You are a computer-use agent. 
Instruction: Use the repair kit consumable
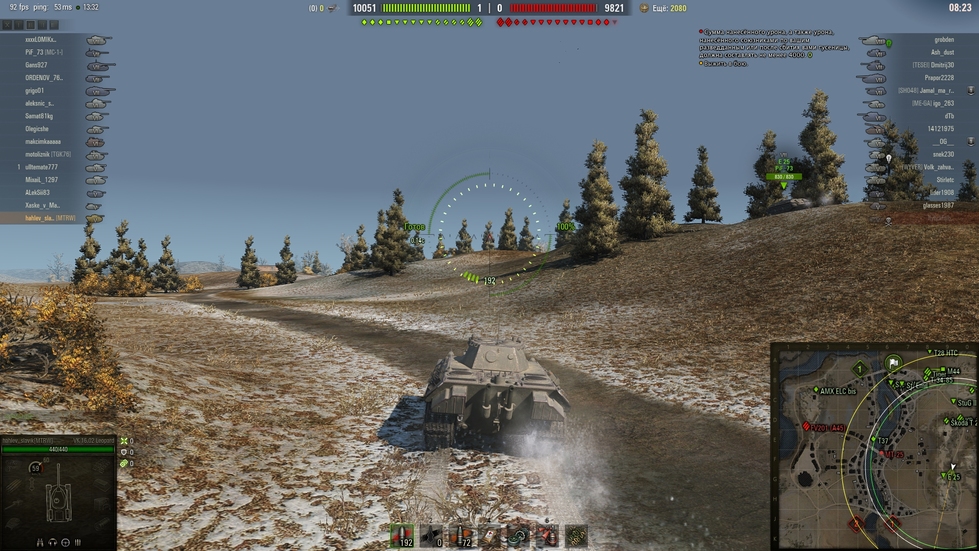coord(518,535)
